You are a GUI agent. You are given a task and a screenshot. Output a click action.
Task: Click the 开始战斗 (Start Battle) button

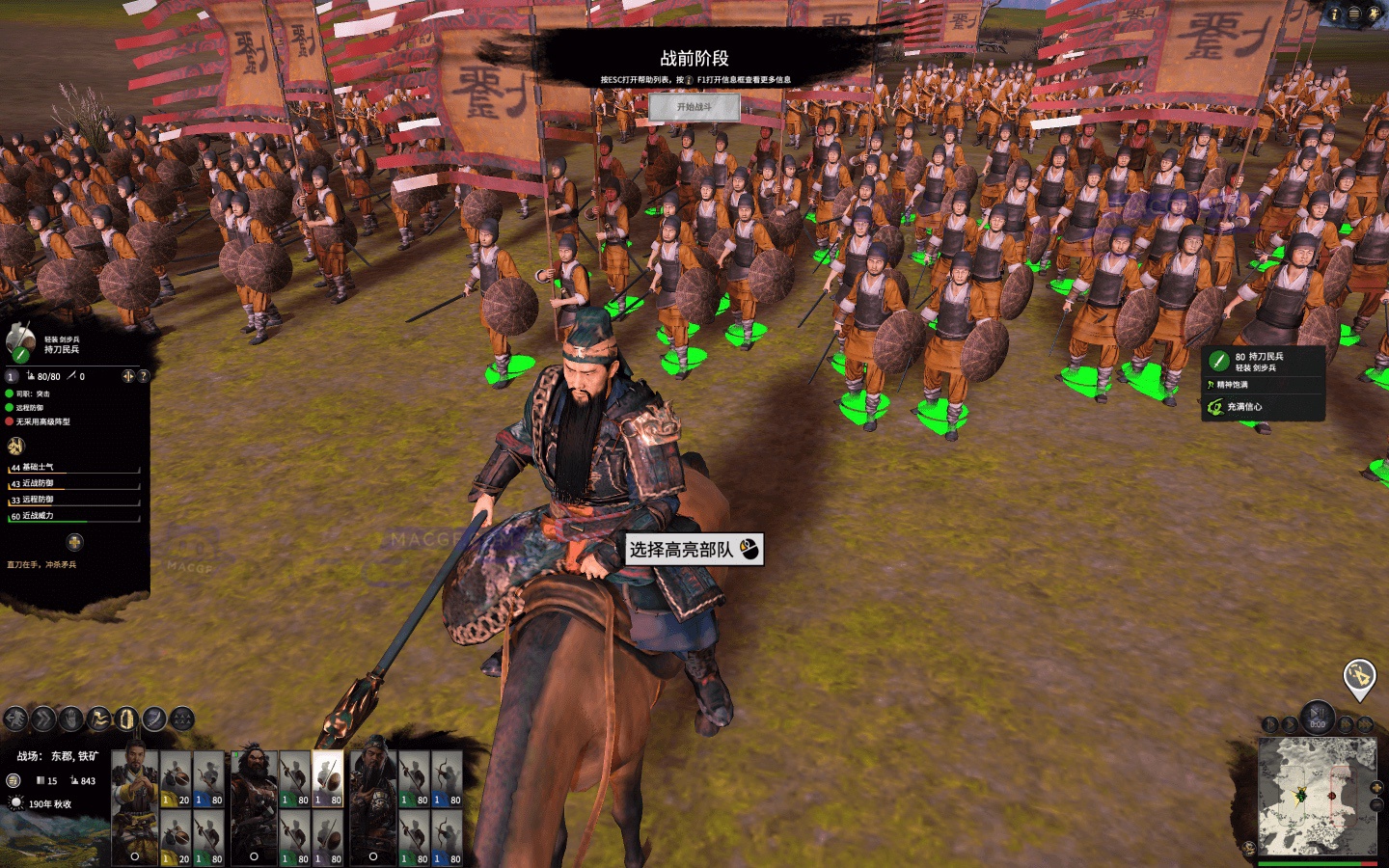point(696,107)
